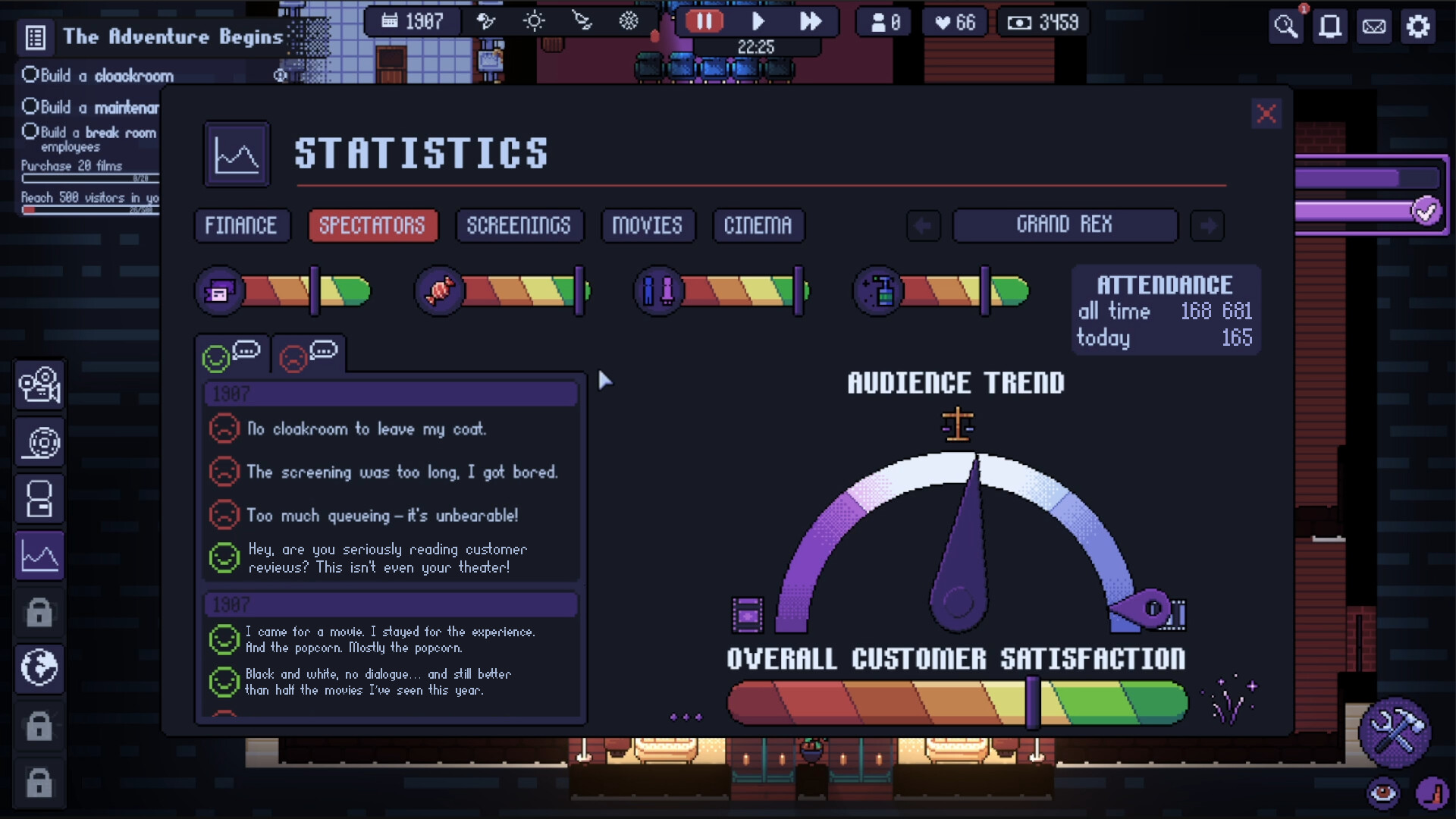This screenshot has height=819, width=1456.
Task: Select the film reel icon in sidebar
Action: (x=39, y=442)
